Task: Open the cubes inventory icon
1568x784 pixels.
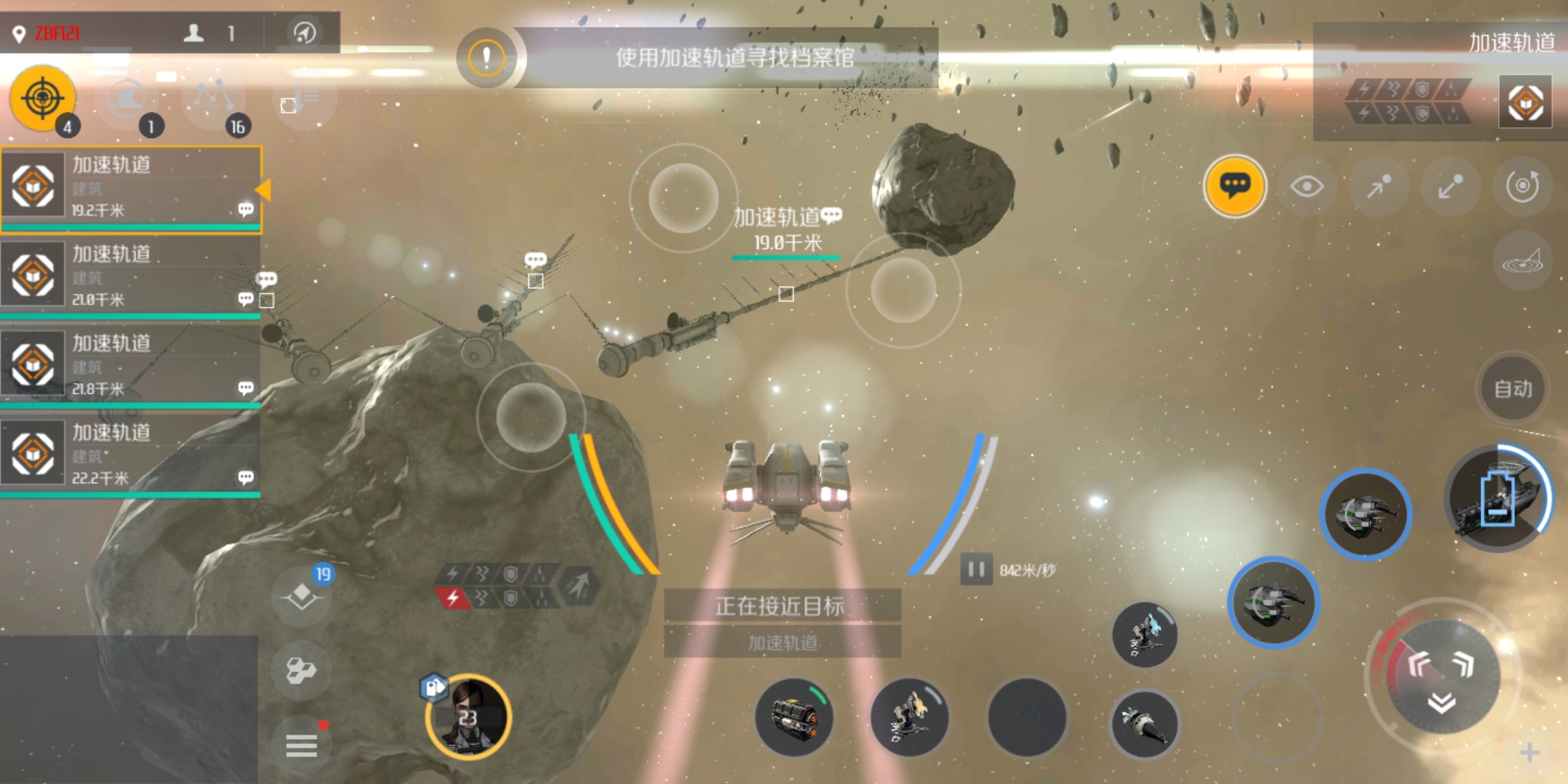Action: click(301, 670)
